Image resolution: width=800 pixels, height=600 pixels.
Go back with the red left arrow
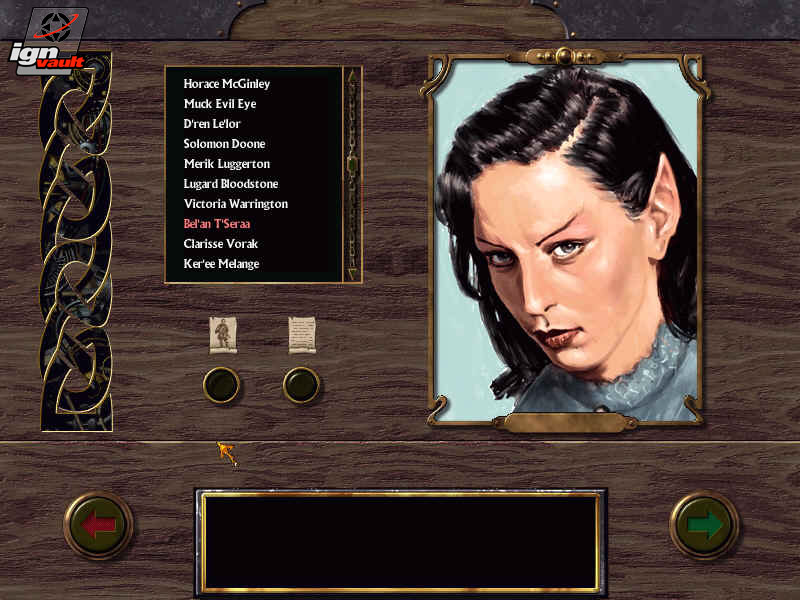(99, 525)
